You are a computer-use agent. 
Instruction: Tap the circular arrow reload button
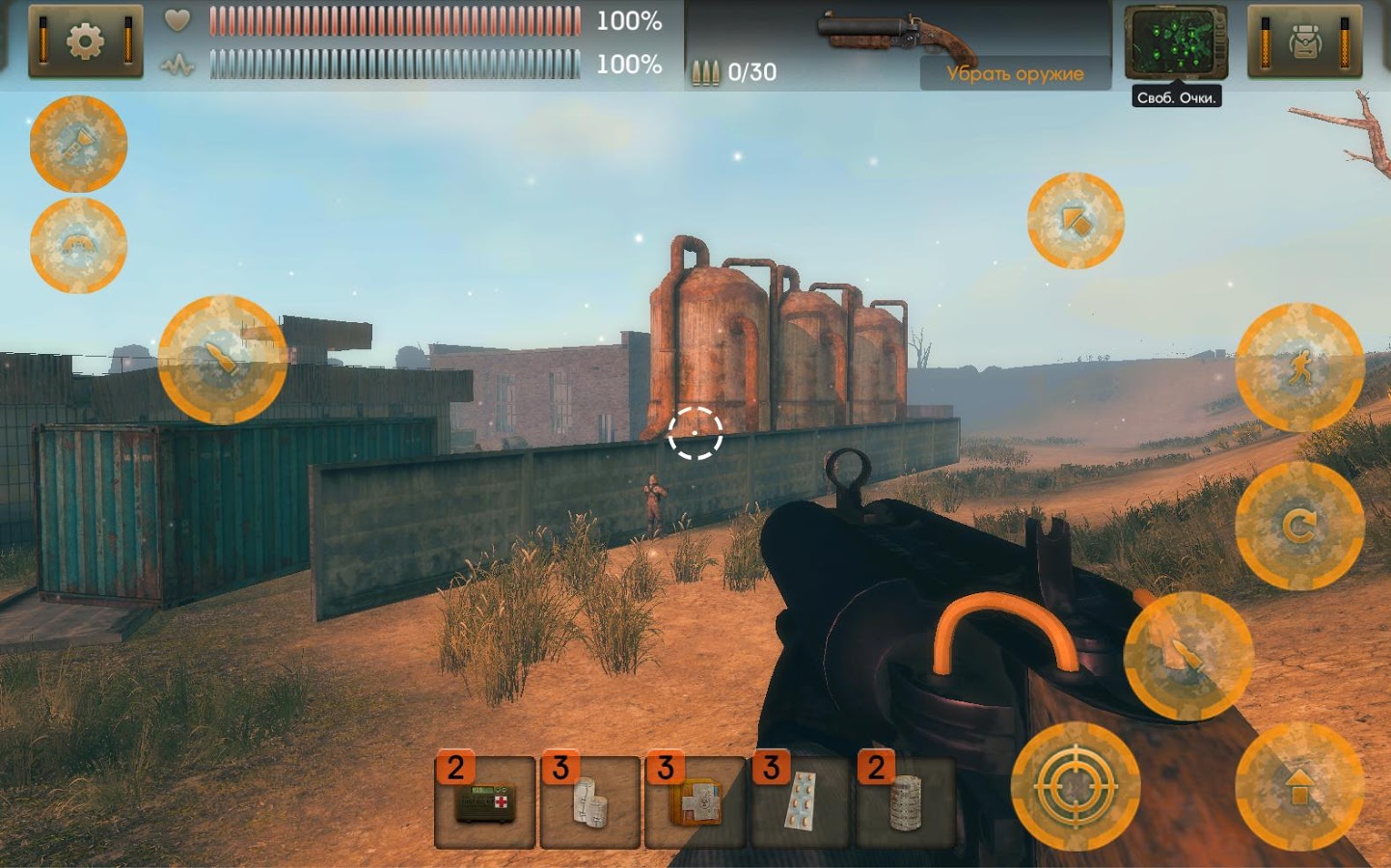pos(1299,526)
